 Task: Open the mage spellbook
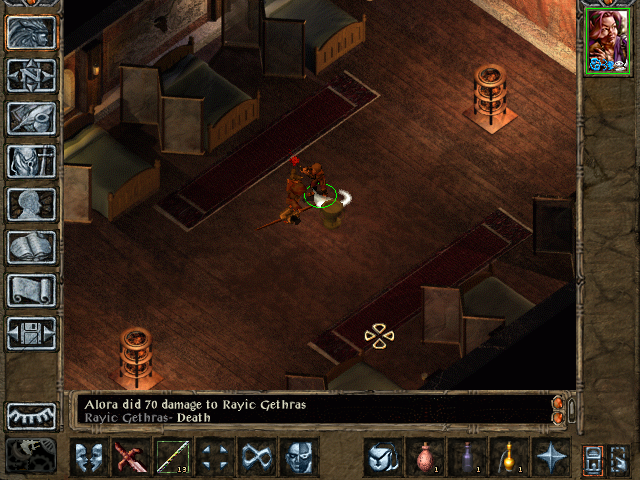[32, 246]
